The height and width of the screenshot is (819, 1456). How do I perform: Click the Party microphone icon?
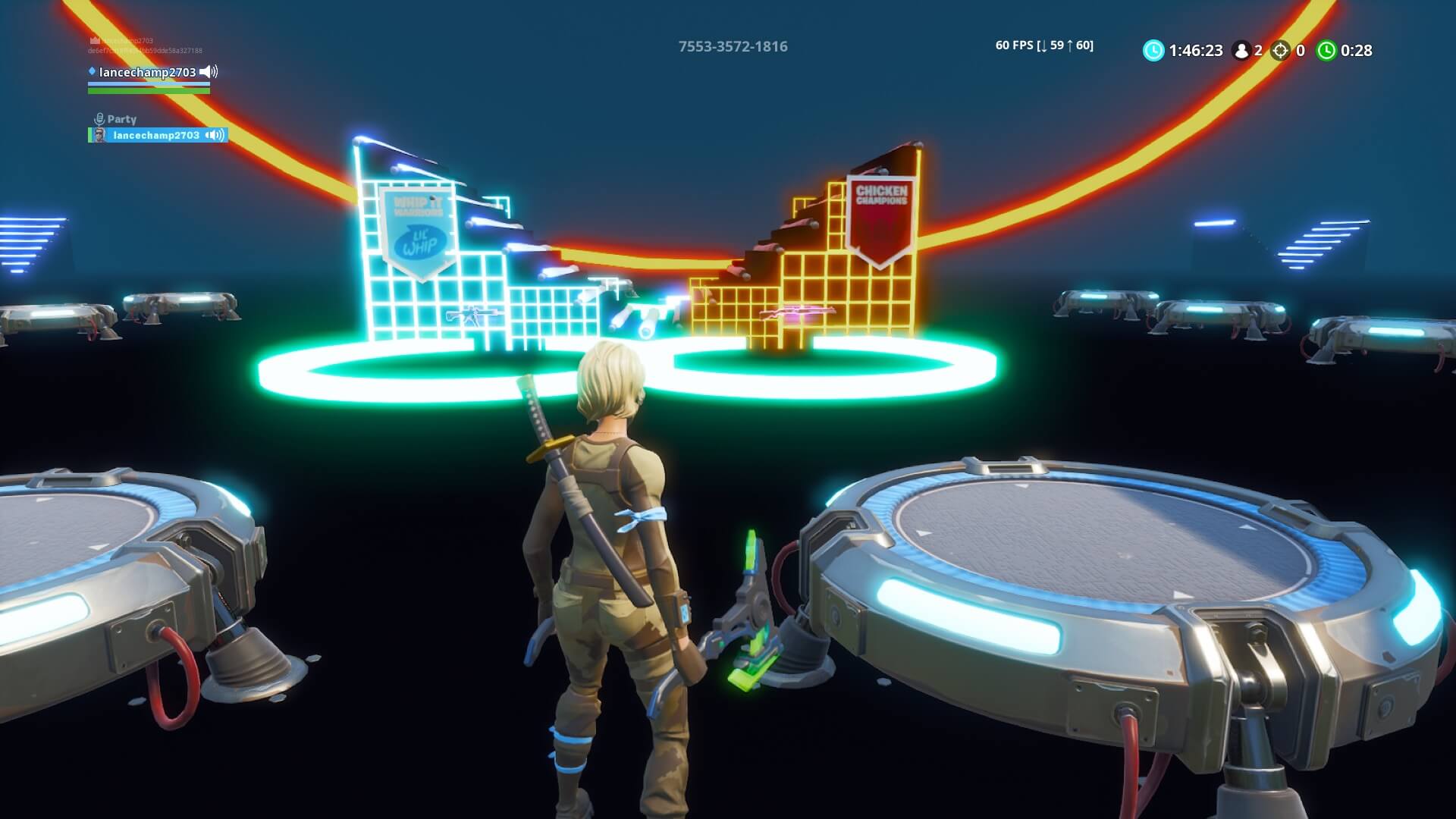pos(99,118)
